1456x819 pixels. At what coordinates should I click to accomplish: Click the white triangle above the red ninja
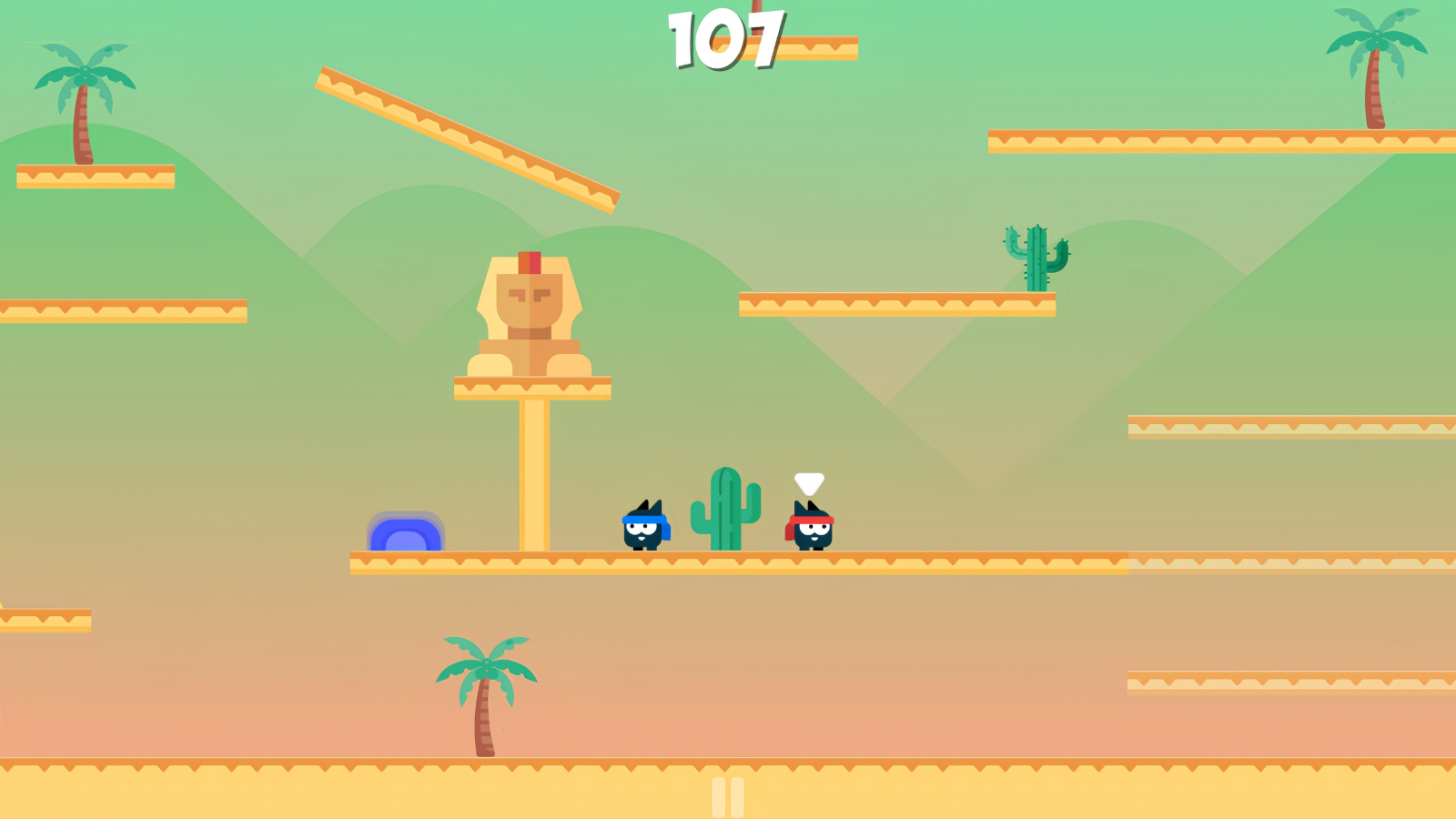808,481
